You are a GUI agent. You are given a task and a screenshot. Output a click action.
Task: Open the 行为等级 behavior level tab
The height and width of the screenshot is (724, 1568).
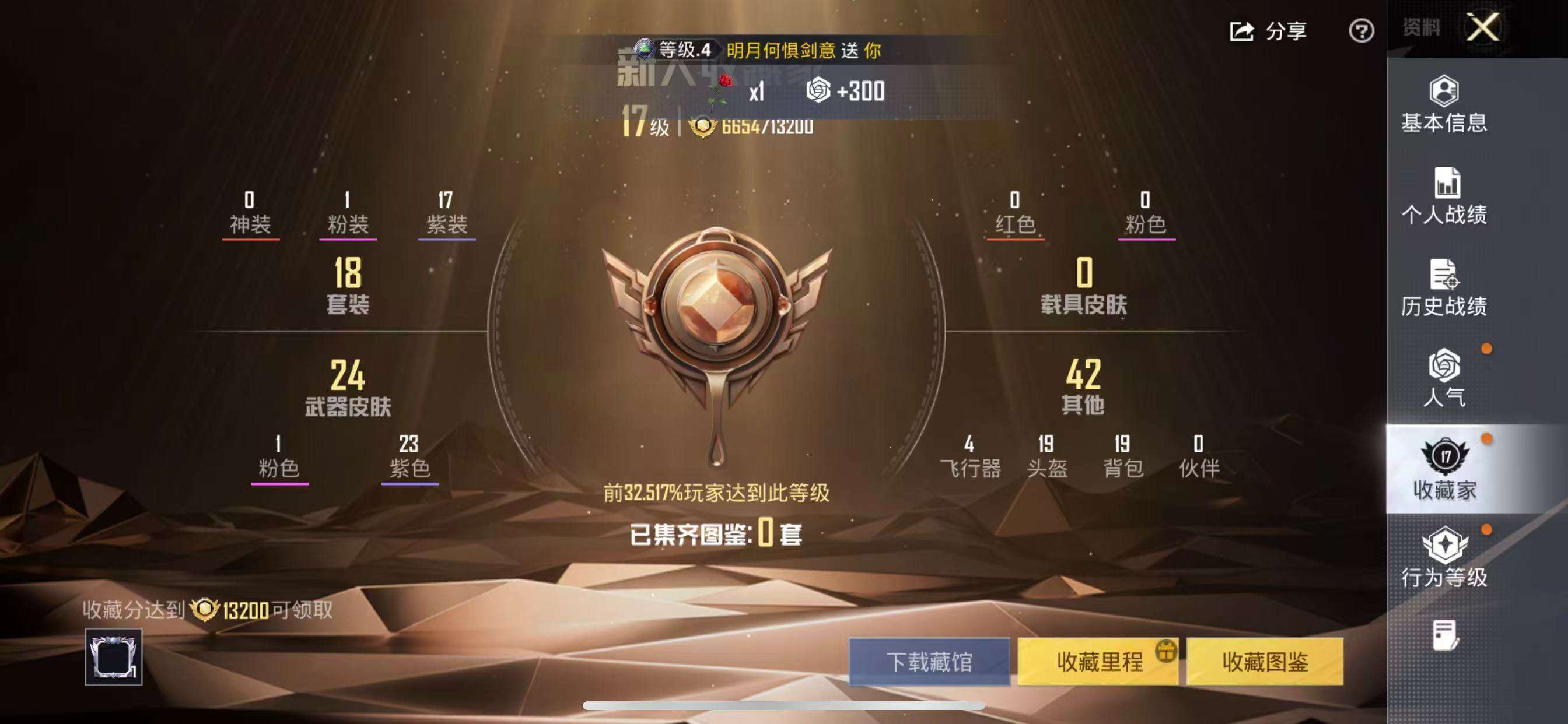[x=1444, y=558]
